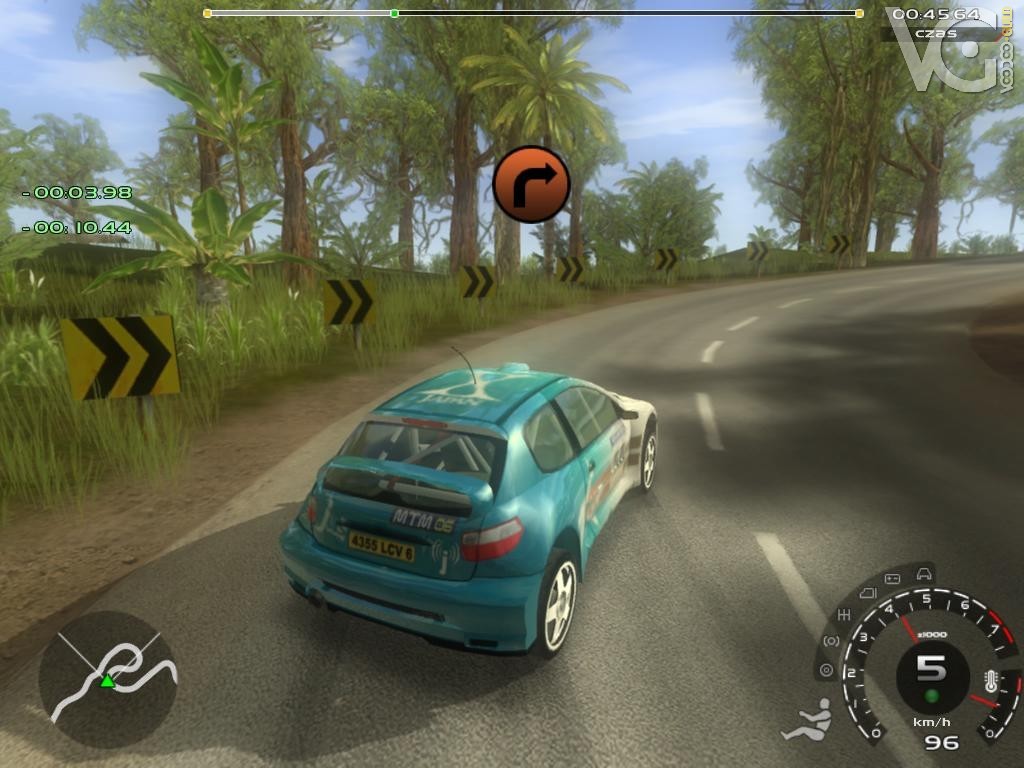Click the green marker on the stage progress bar
This screenshot has height=768, width=1024.
394,13
